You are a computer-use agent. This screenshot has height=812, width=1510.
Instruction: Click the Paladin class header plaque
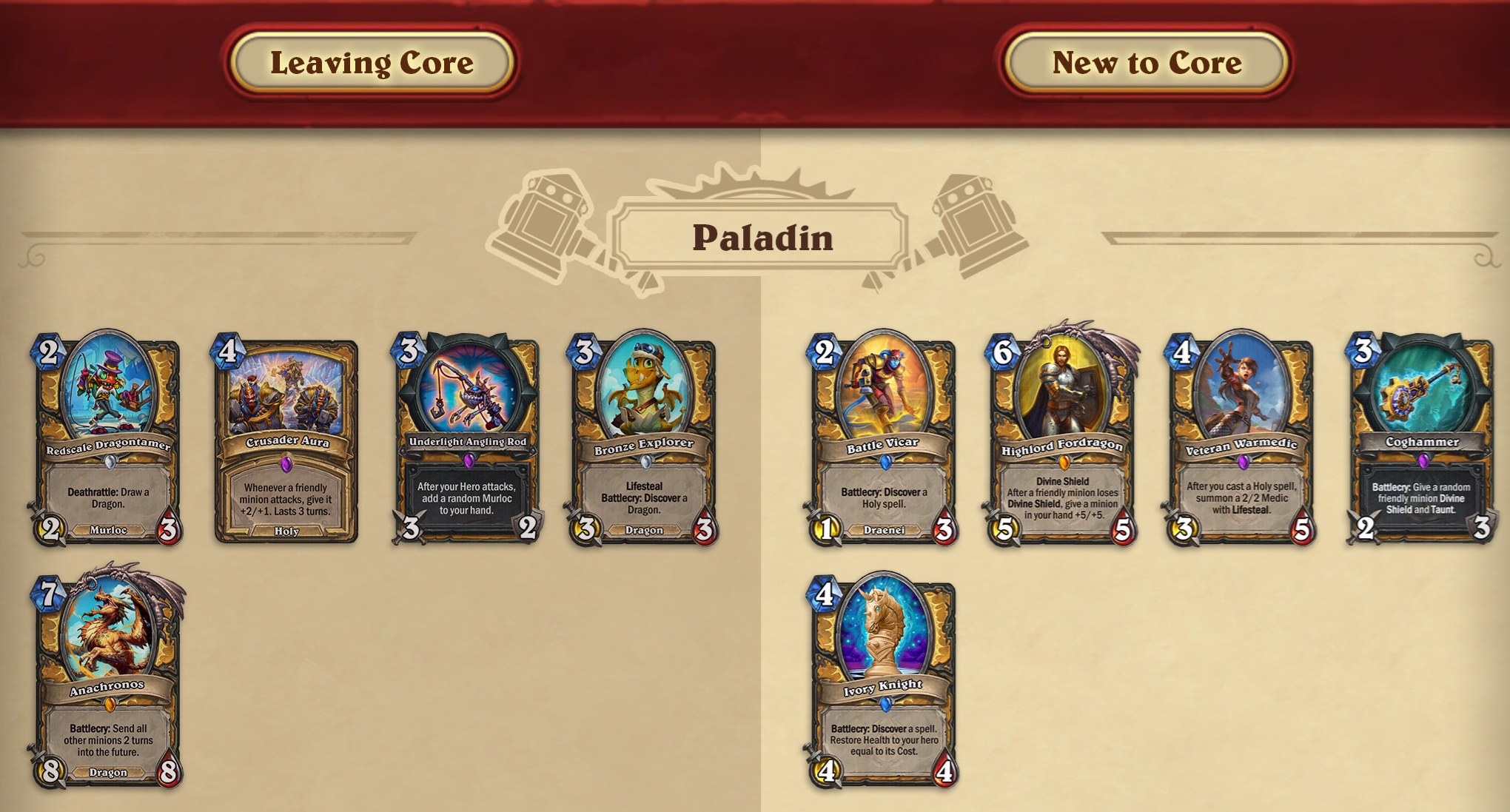point(762,238)
